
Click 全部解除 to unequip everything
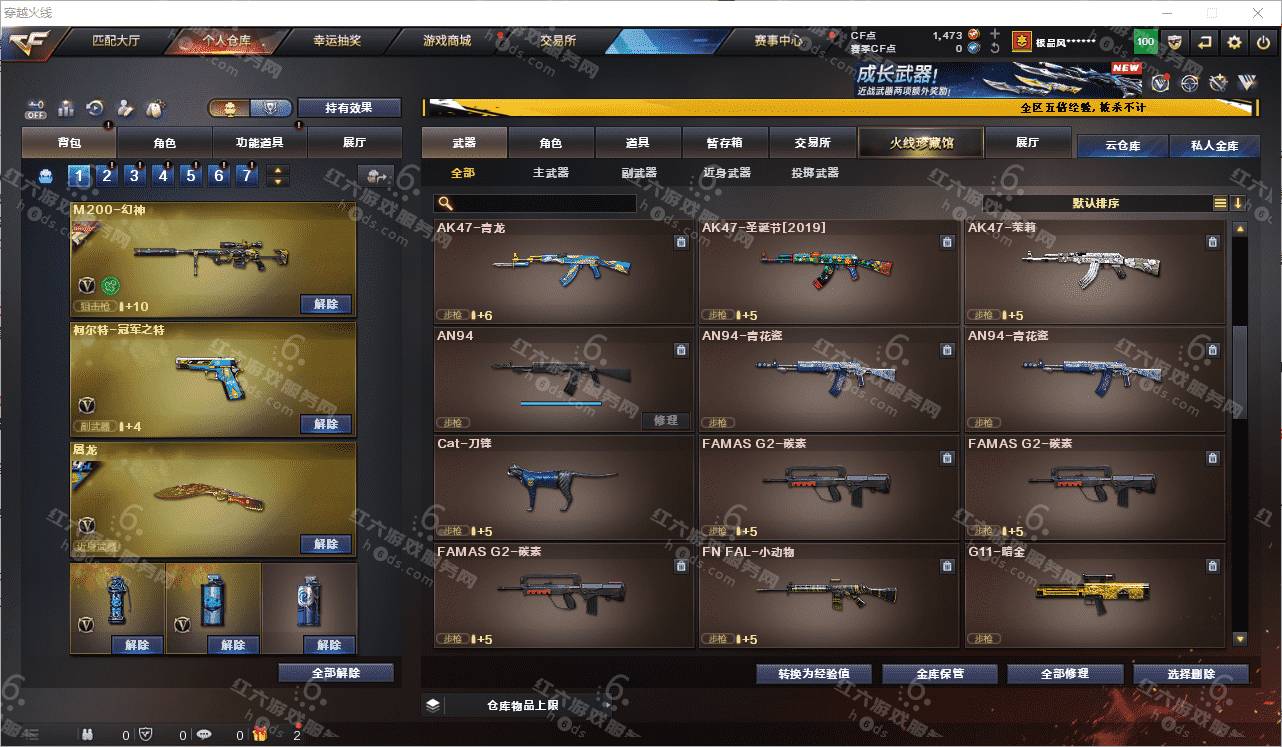[x=335, y=673]
